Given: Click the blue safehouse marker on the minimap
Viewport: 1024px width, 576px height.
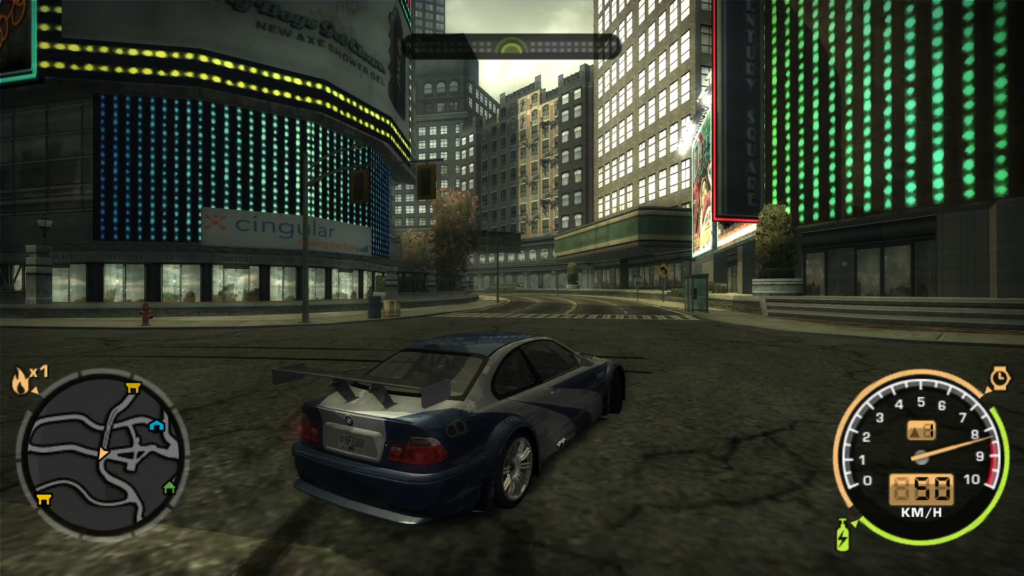Looking at the screenshot, I should click(x=157, y=426).
